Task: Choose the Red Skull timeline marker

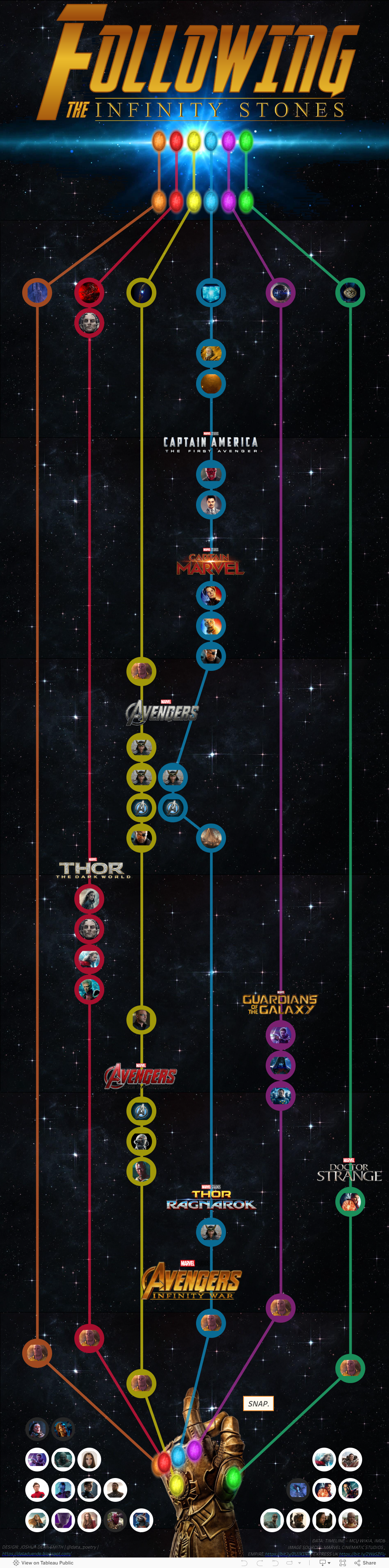Action: (211, 473)
